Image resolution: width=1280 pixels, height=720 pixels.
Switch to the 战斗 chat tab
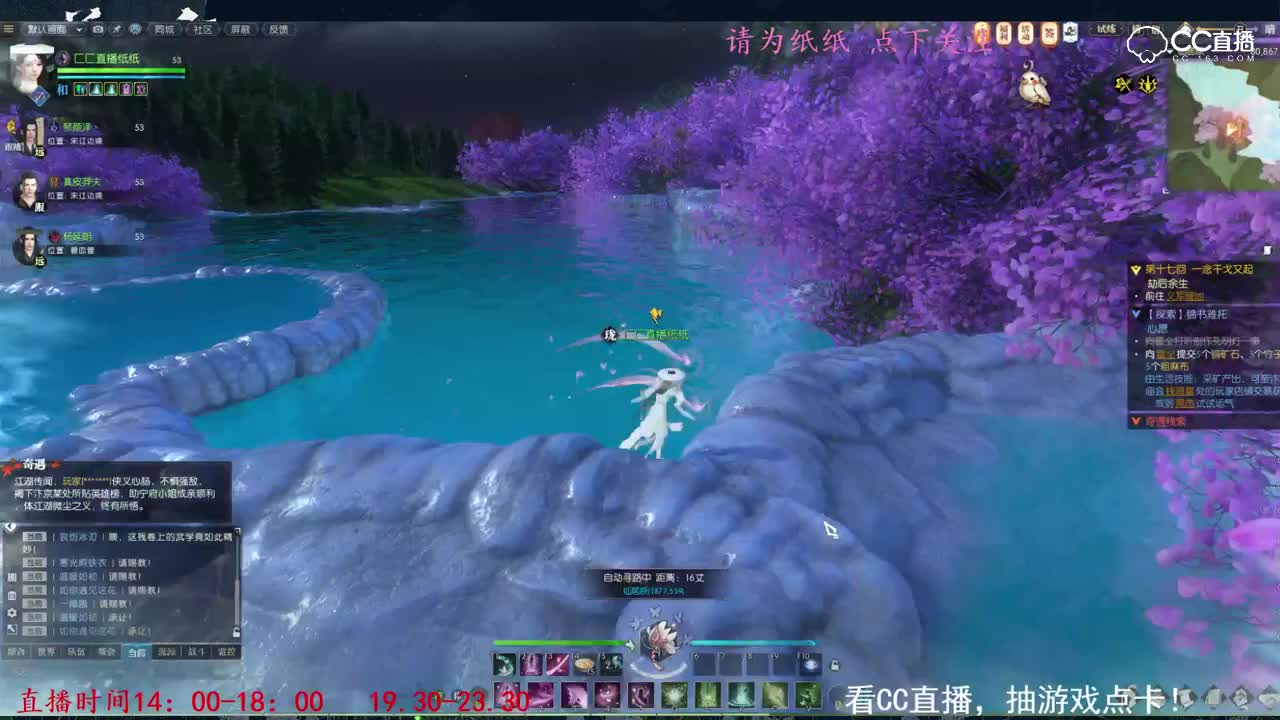(x=196, y=651)
